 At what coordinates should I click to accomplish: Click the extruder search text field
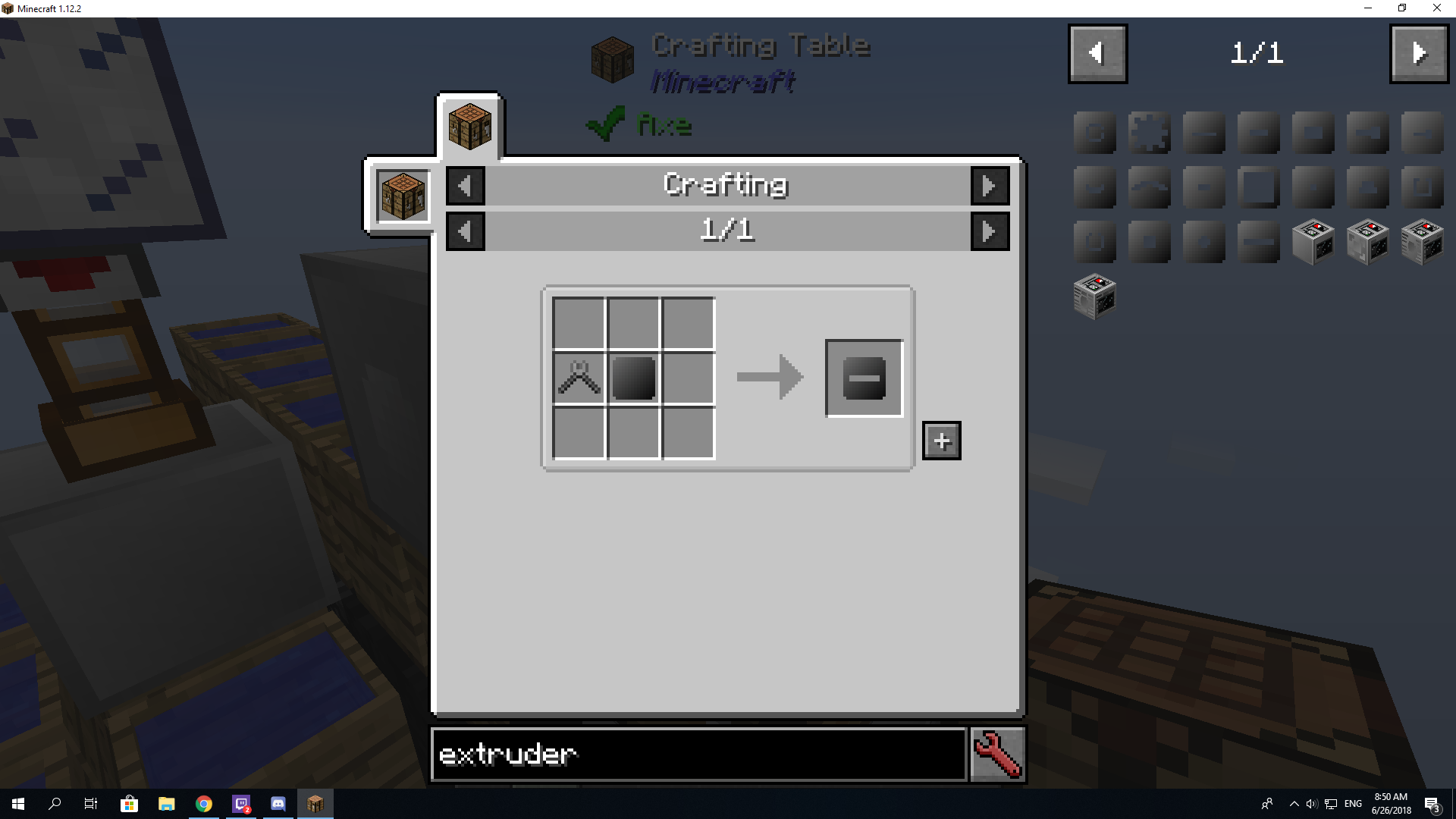tap(698, 754)
